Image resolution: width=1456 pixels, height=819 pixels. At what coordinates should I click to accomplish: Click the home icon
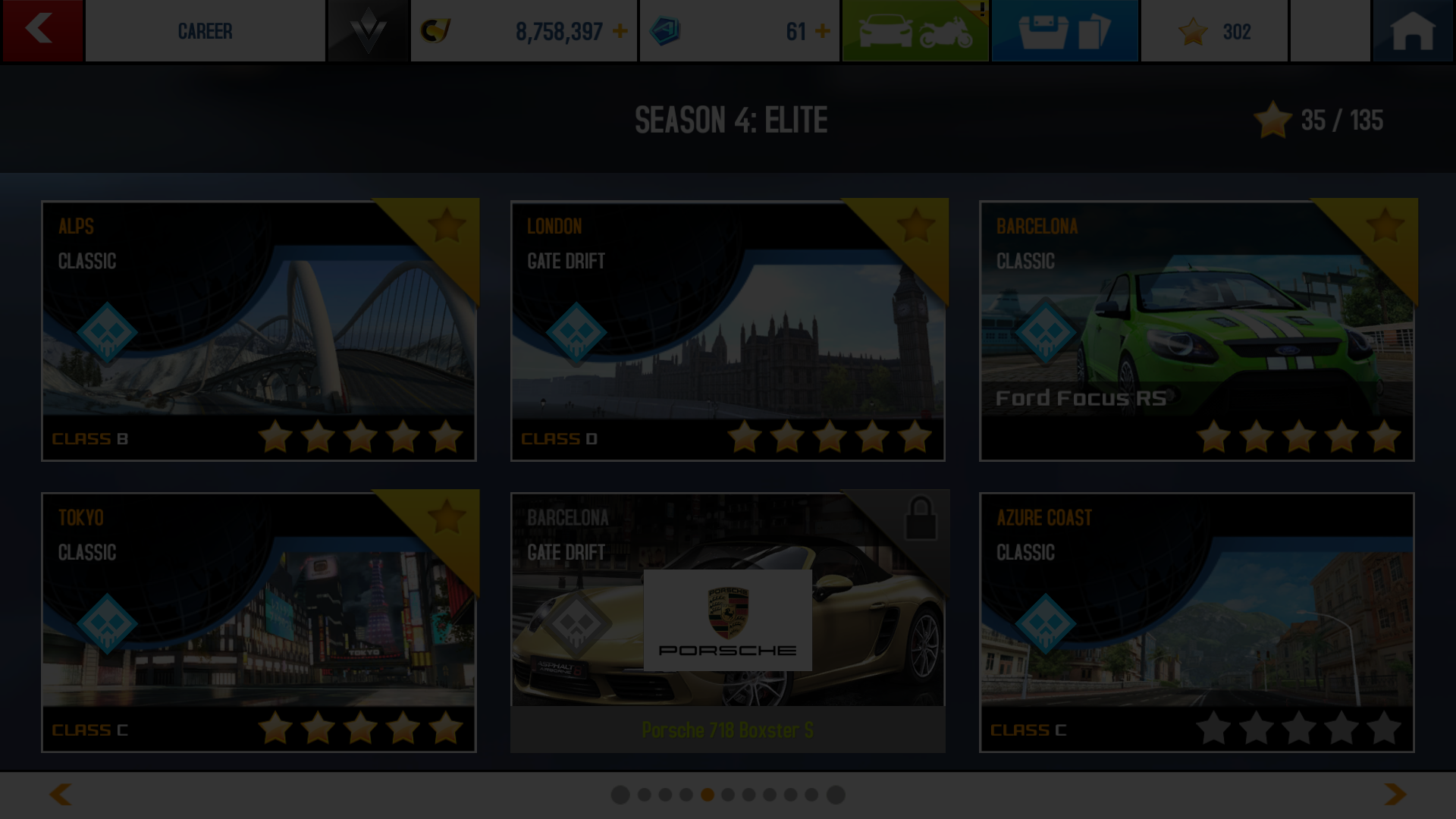point(1412,31)
